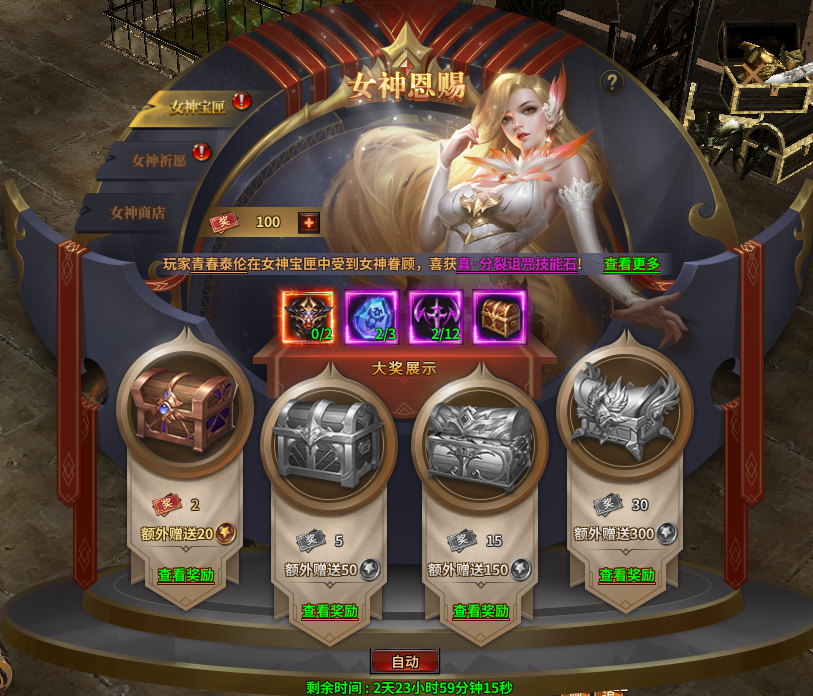Switch to the 女神宝匣 tab
Screen dimensions: 813x696
[x=196, y=106]
